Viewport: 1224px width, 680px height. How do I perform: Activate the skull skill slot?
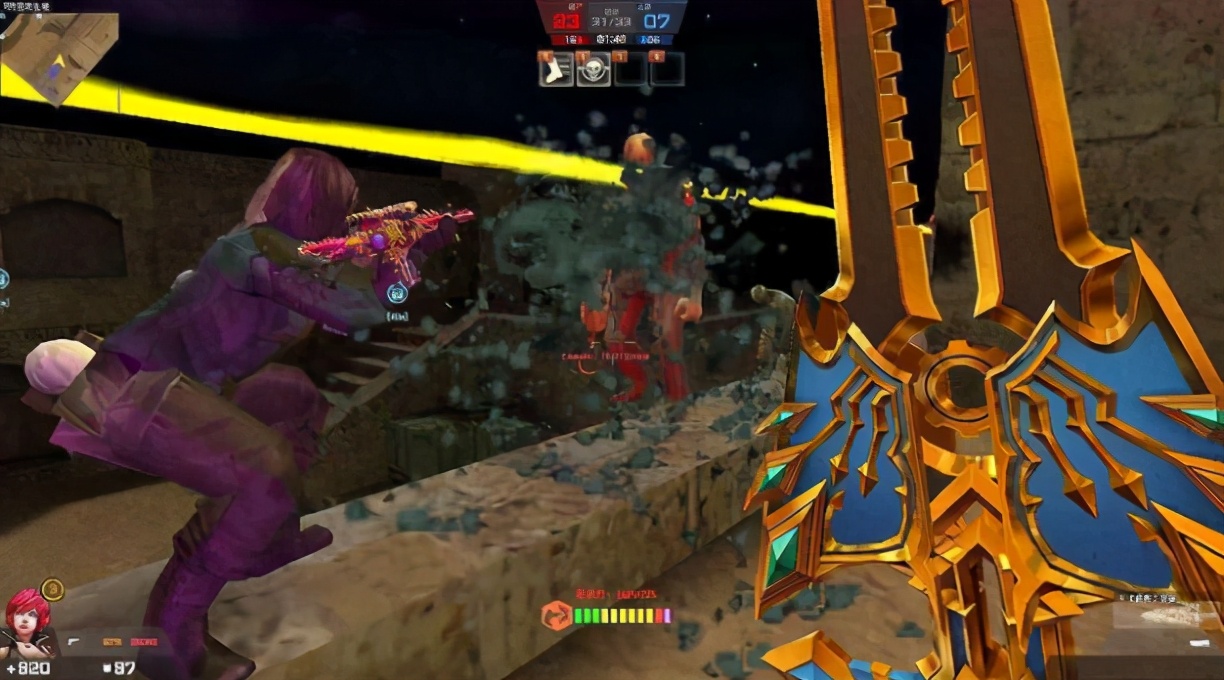(593, 69)
